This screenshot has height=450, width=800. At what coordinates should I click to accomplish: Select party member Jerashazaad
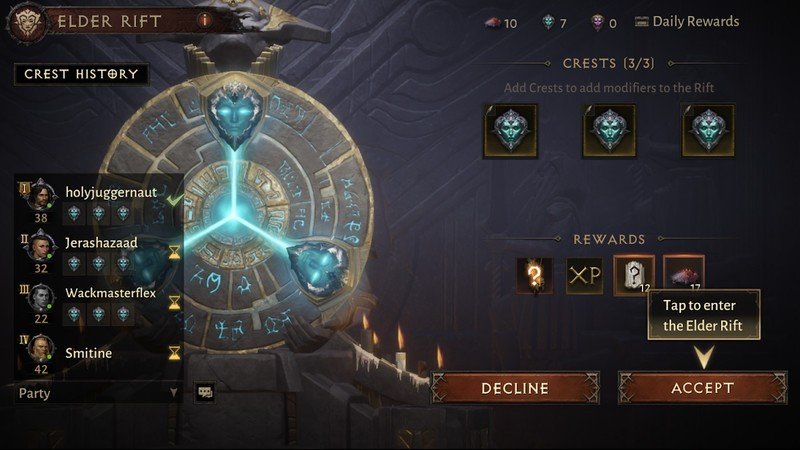tap(101, 242)
